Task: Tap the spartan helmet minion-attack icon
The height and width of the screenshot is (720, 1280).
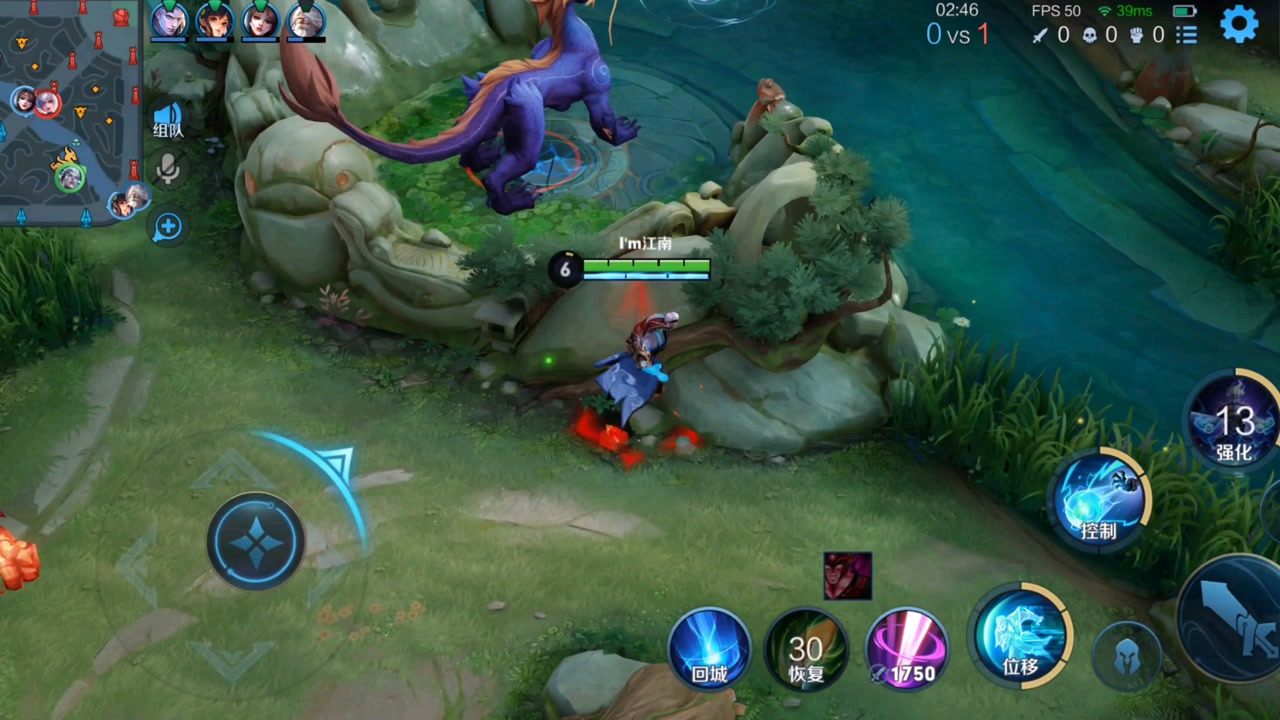Action: [x=1126, y=655]
